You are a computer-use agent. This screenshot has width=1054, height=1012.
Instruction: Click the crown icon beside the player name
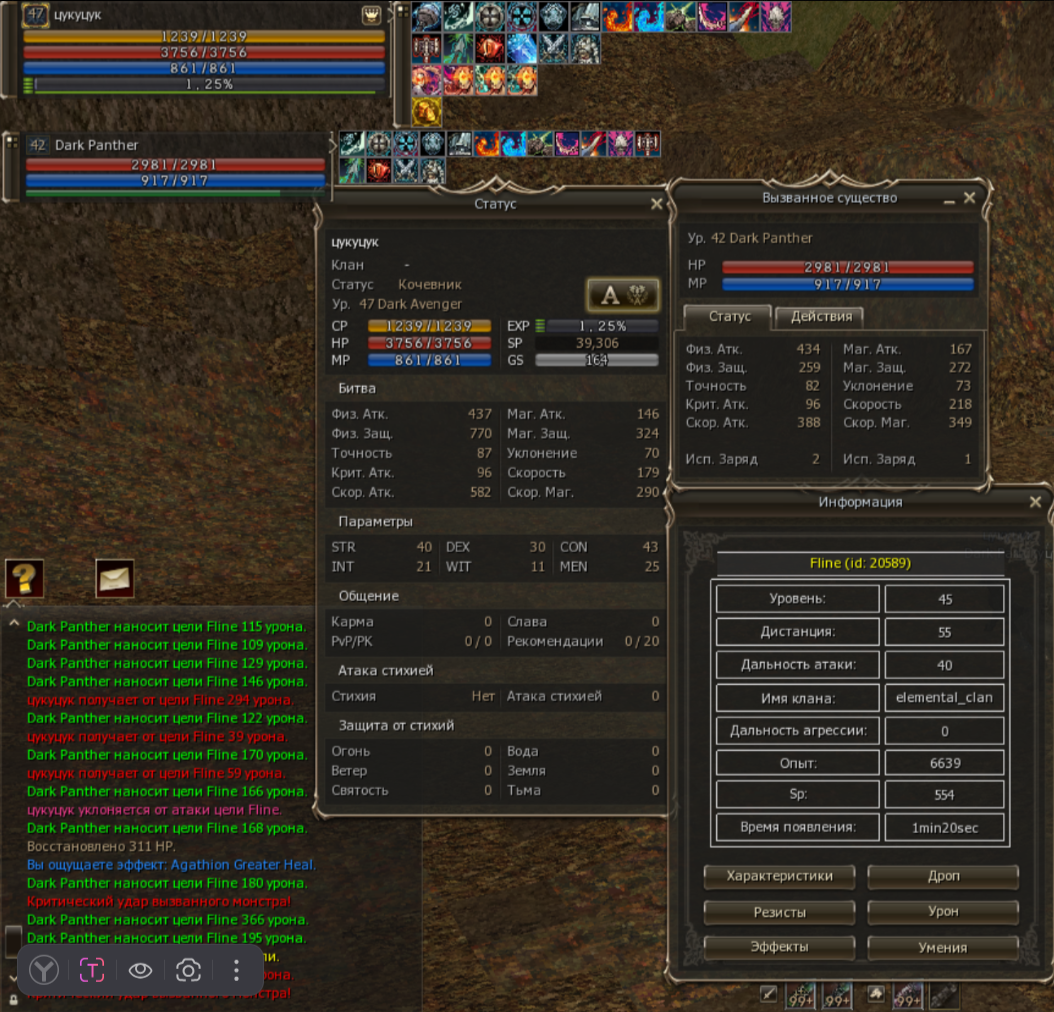click(370, 16)
